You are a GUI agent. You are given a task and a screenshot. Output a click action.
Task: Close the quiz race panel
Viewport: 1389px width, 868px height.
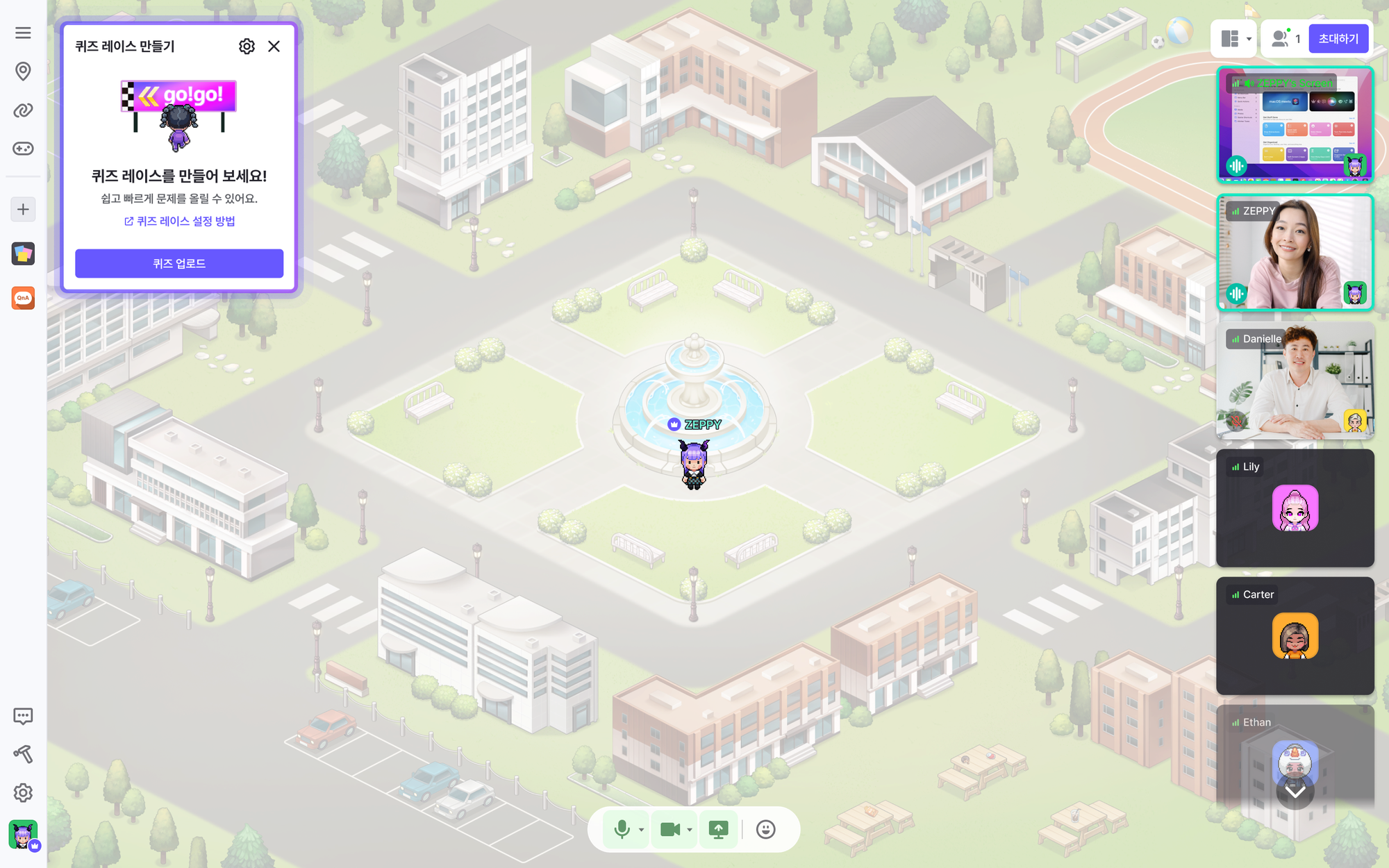coord(274,47)
